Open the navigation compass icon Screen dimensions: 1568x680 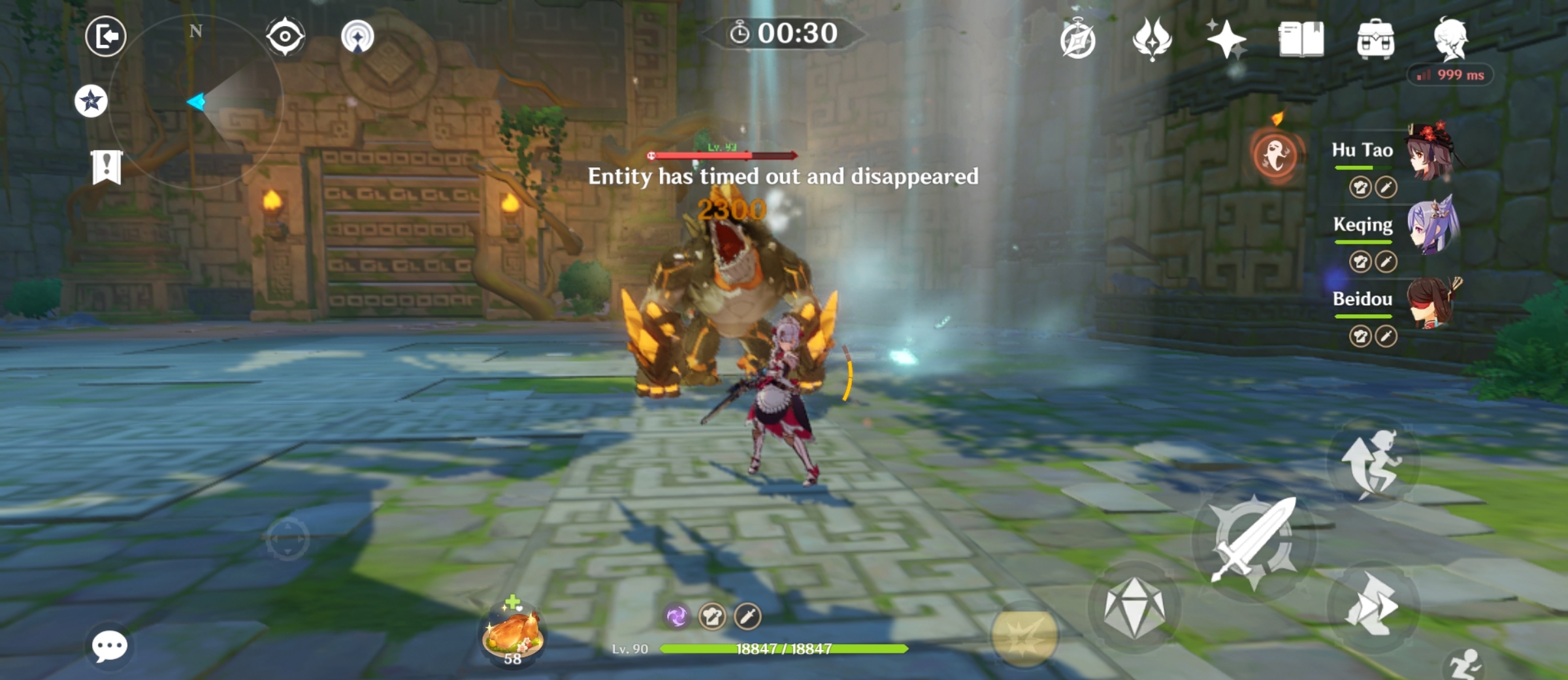1079,40
